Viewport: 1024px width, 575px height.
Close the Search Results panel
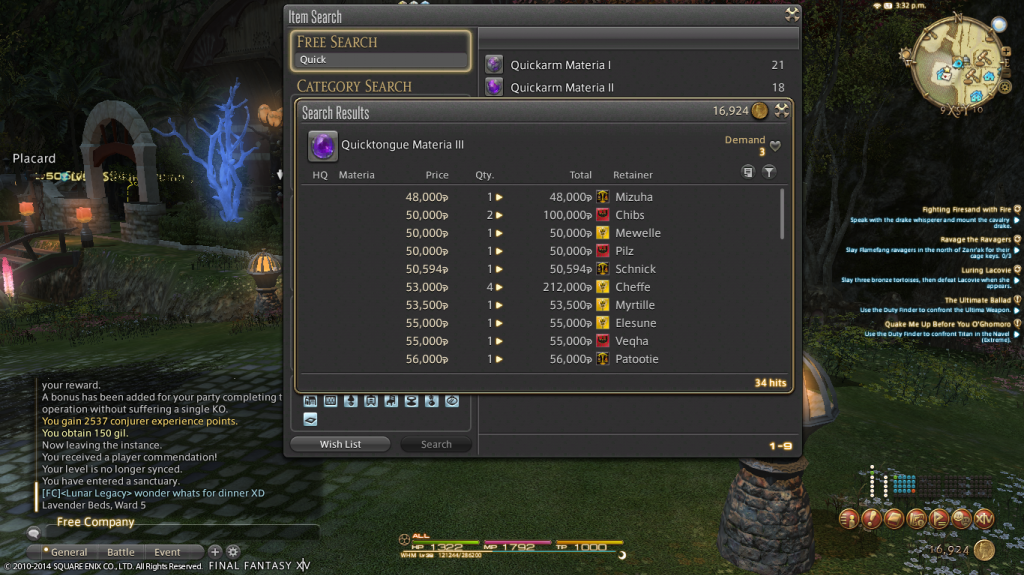(782, 111)
